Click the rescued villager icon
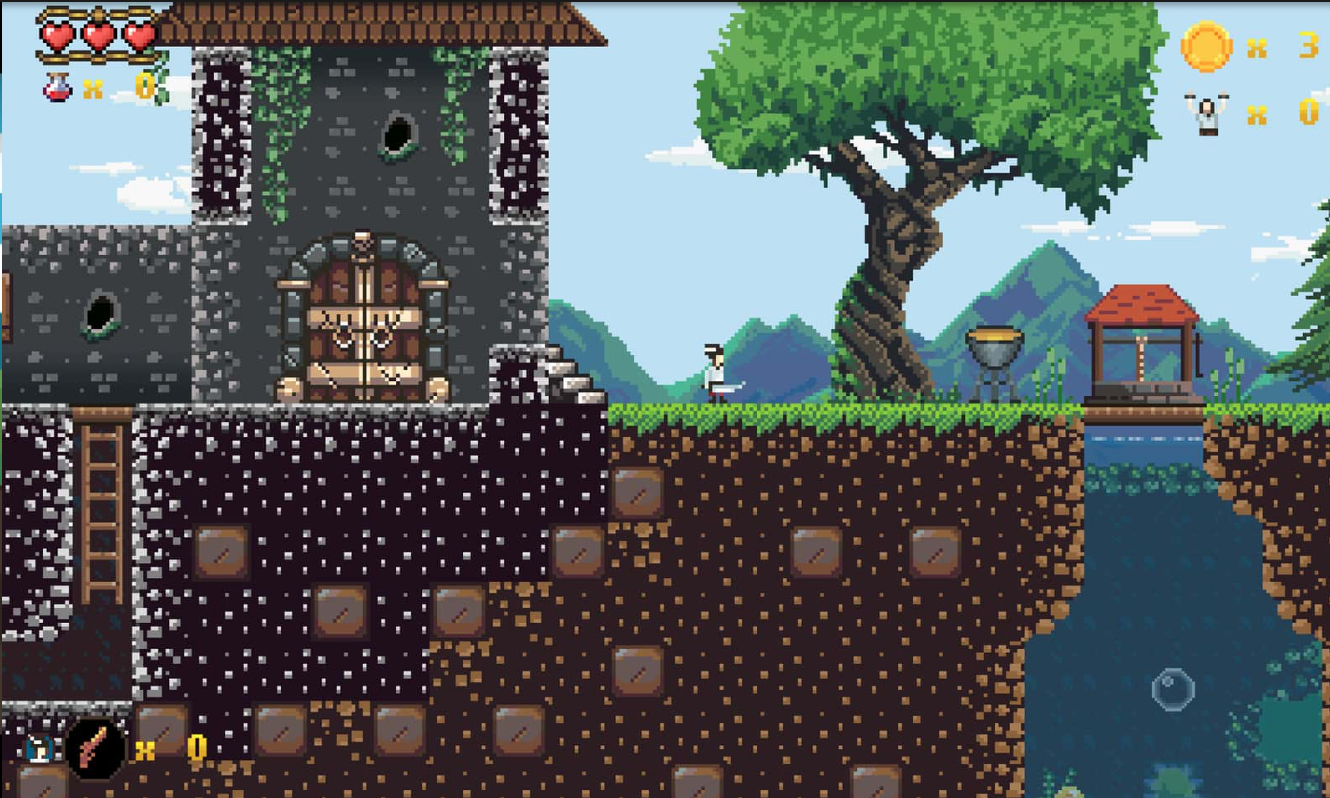The height and width of the screenshot is (798, 1330). tap(1207, 113)
